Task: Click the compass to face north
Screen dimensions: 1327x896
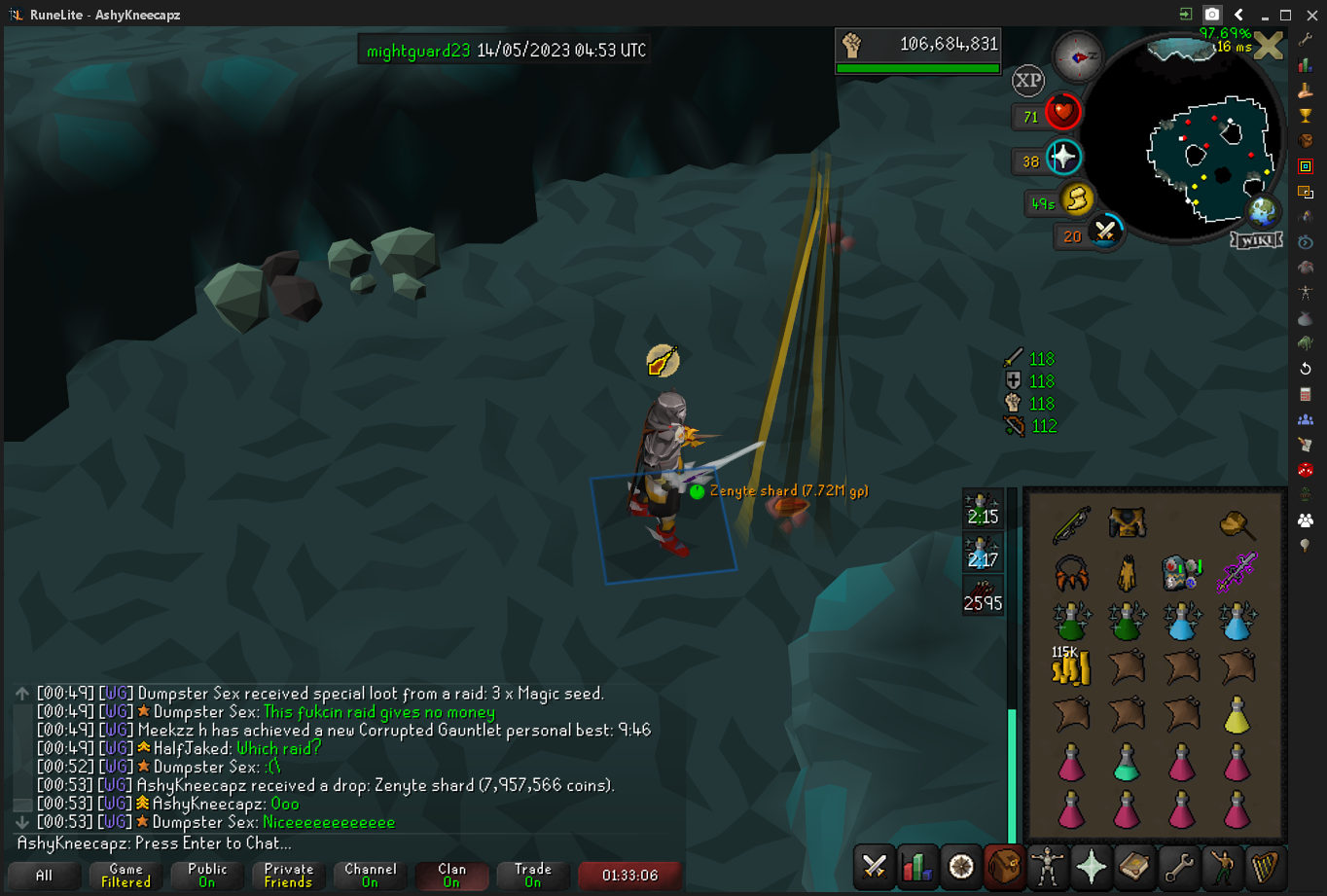Action: [1077, 55]
